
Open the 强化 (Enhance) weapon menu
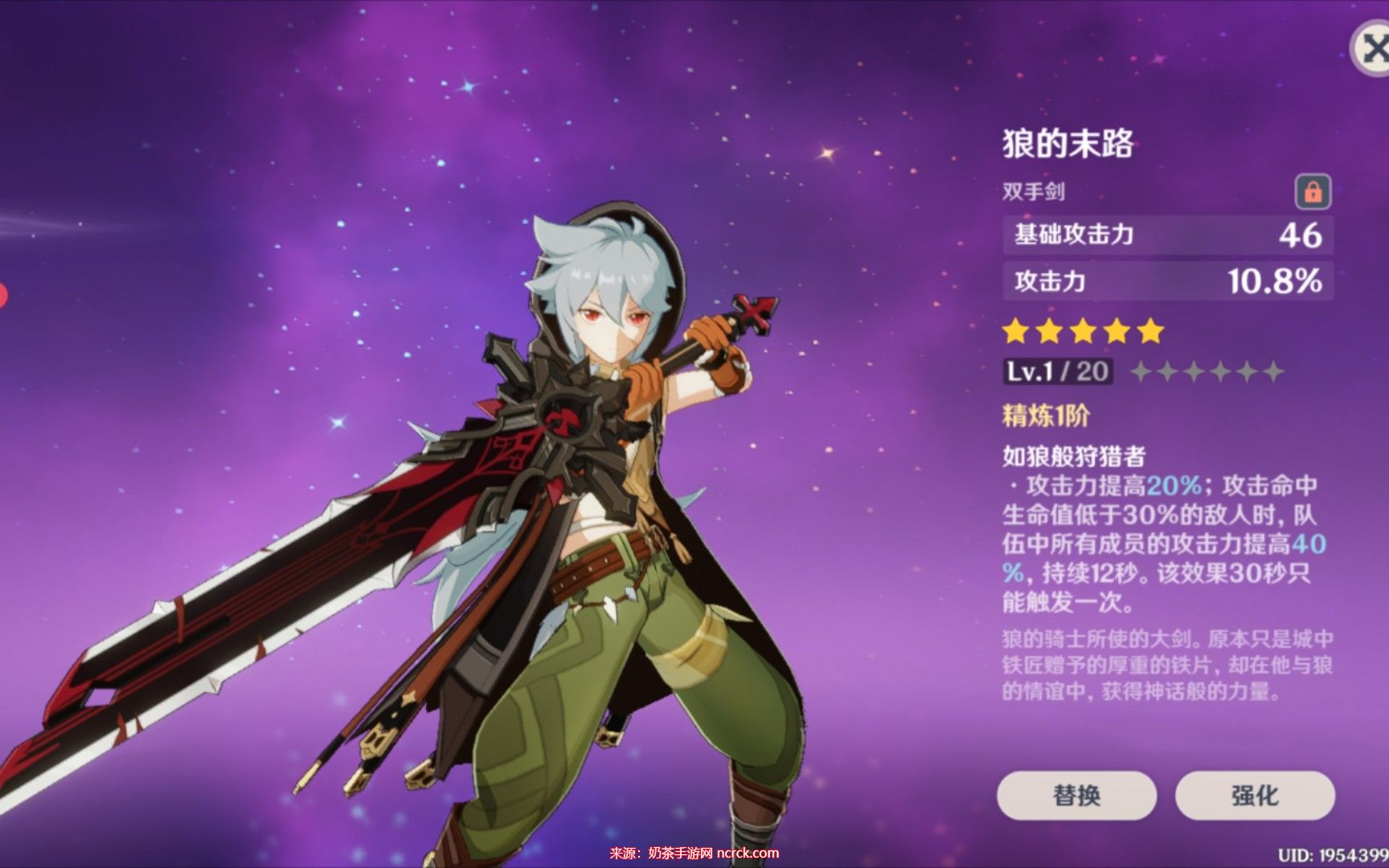pos(1255,795)
